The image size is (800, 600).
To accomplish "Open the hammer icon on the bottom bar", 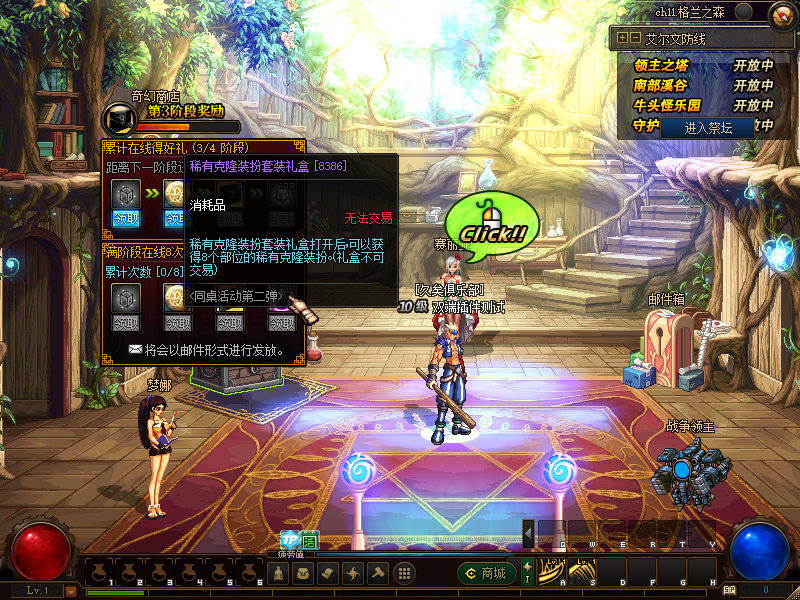I will (378, 574).
